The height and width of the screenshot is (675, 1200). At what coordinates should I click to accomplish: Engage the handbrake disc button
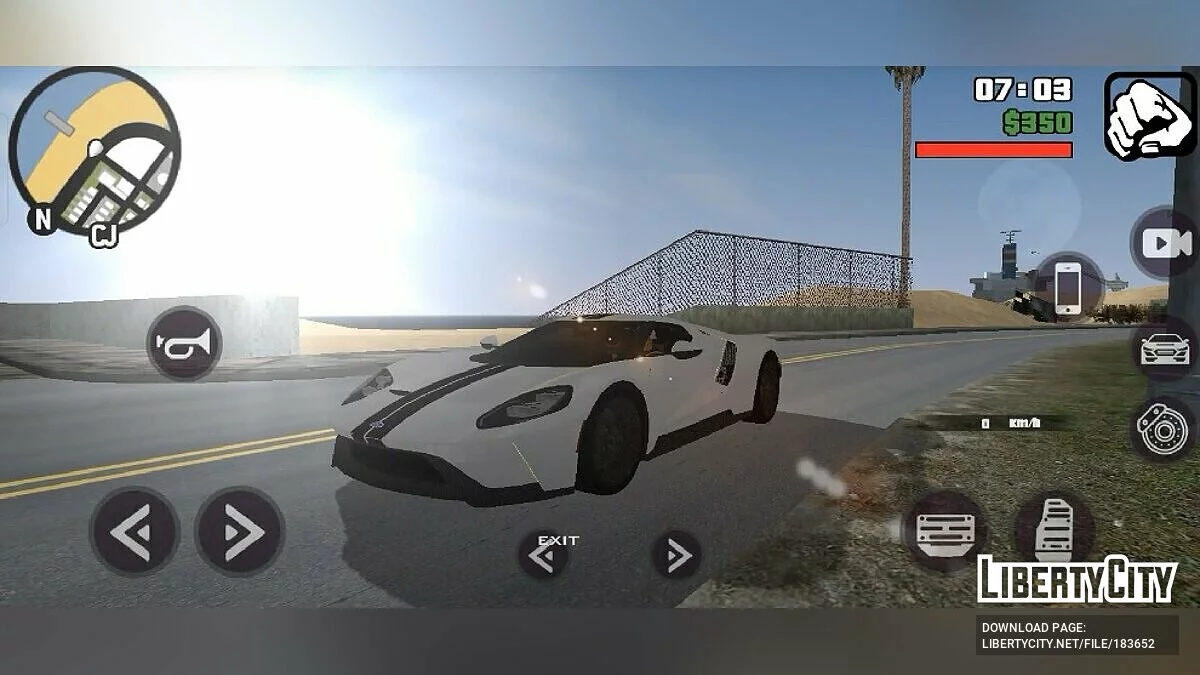(x=1163, y=427)
